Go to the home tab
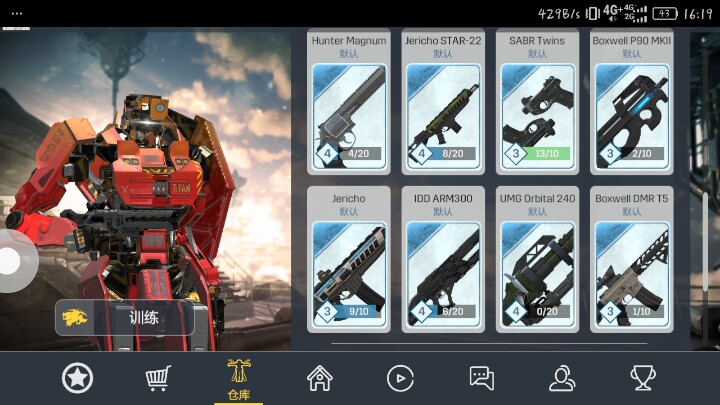Image resolution: width=720 pixels, height=405 pixels. 320,378
